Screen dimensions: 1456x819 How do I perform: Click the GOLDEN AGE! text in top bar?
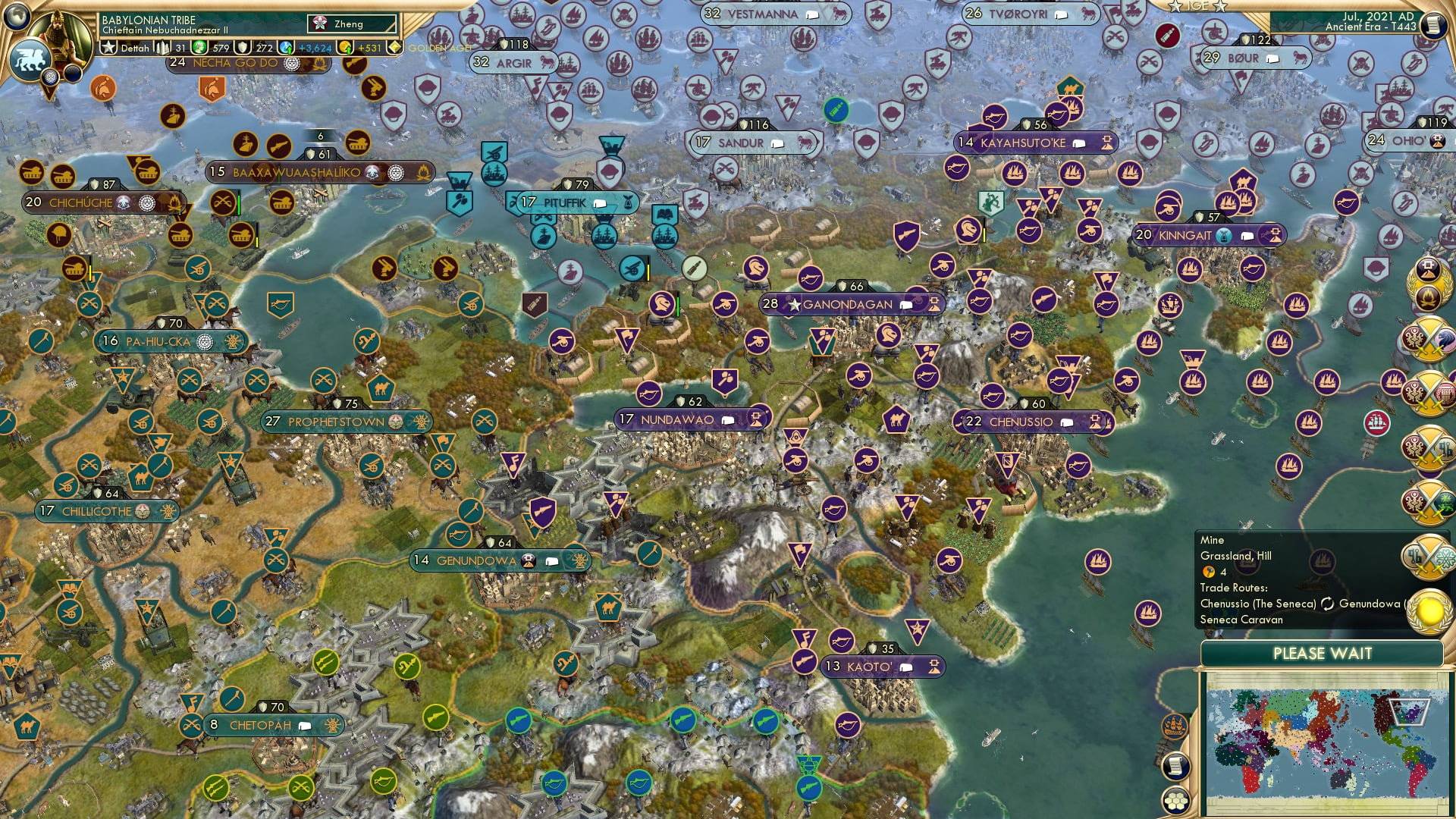(x=440, y=47)
